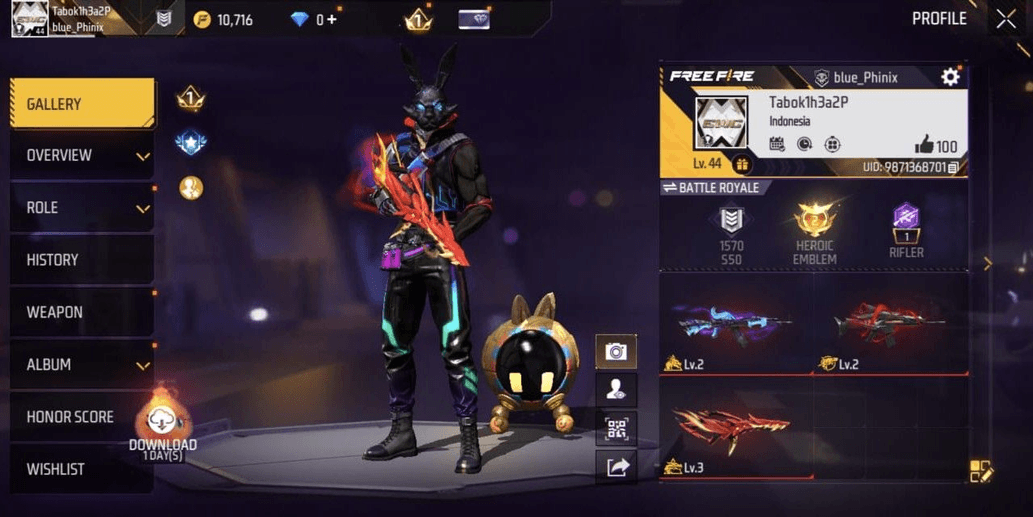Switch the Battle Royale stats mode
This screenshot has width=1033, height=517.
click(711, 188)
